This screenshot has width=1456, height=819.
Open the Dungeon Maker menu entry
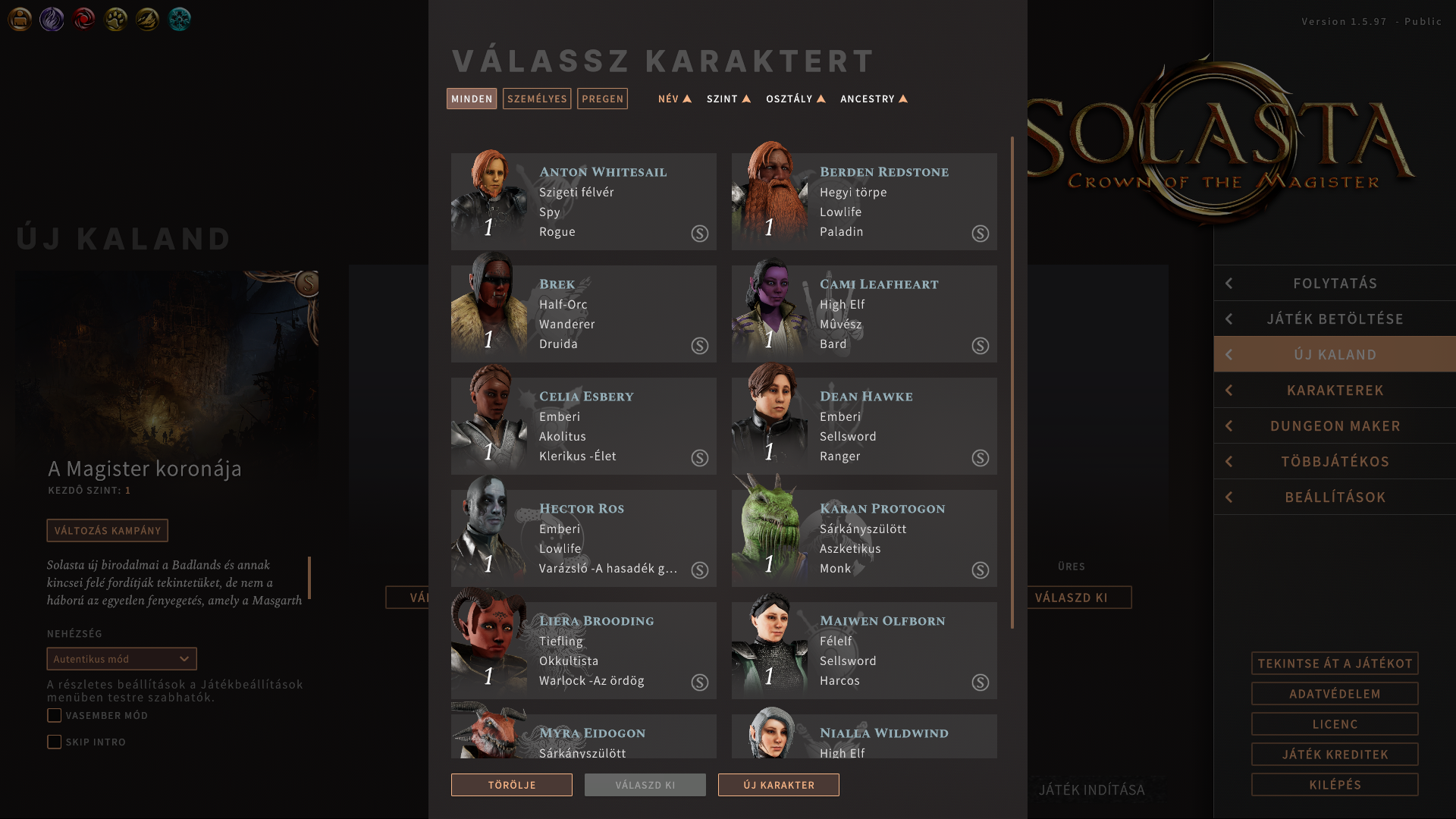[1335, 425]
